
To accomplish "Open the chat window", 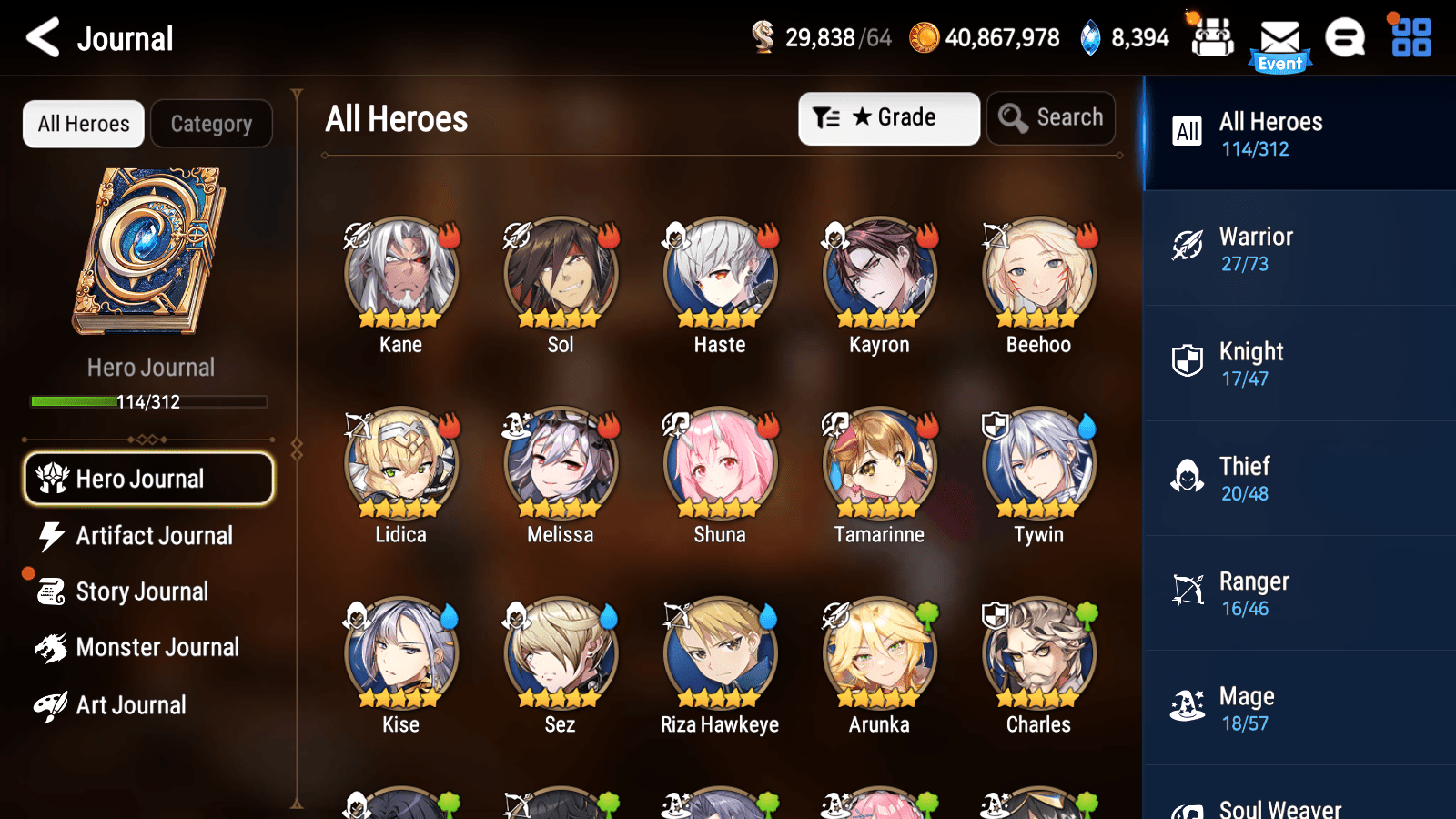I will [x=1345, y=39].
